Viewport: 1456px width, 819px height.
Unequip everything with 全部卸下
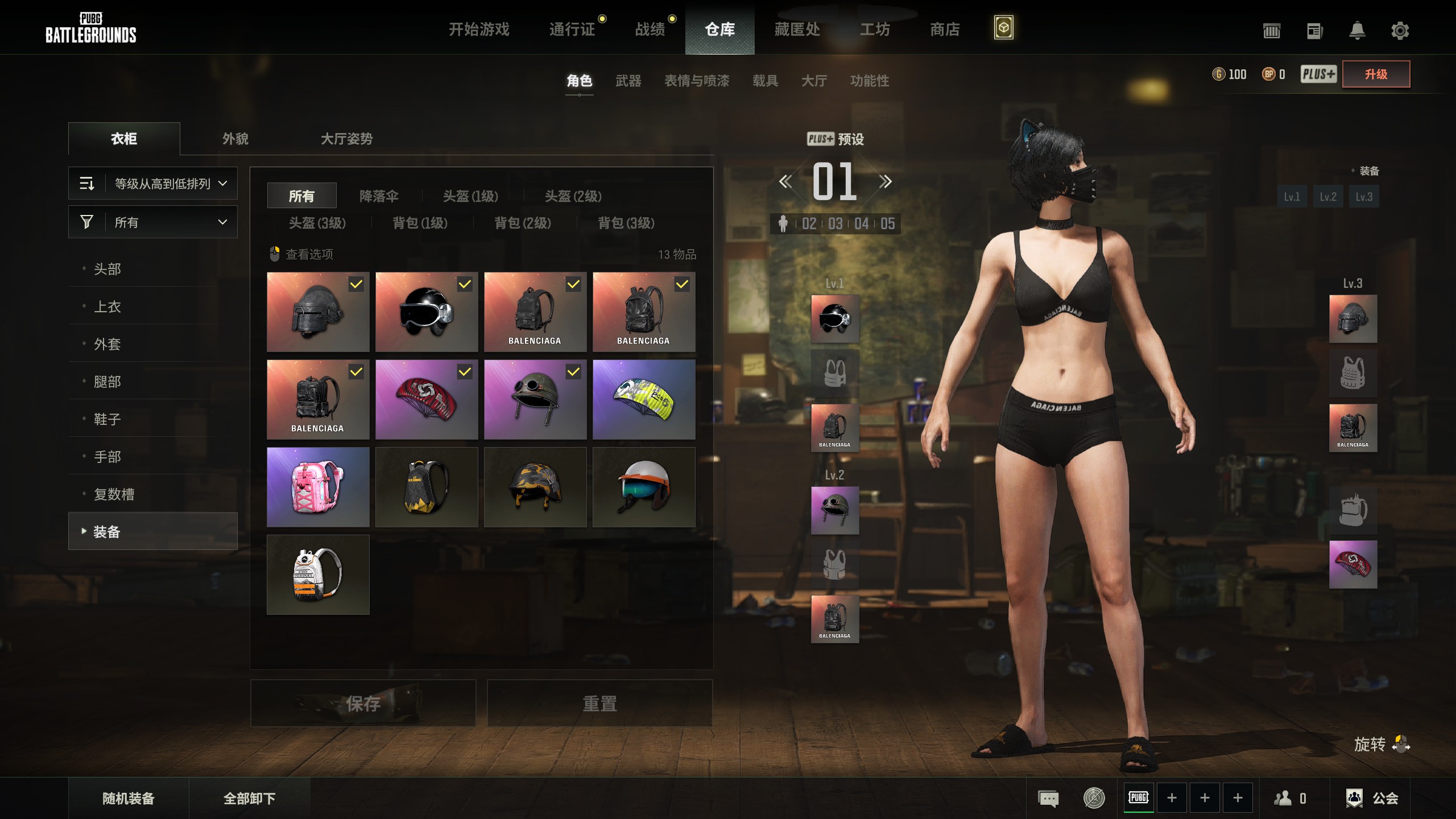coord(249,799)
